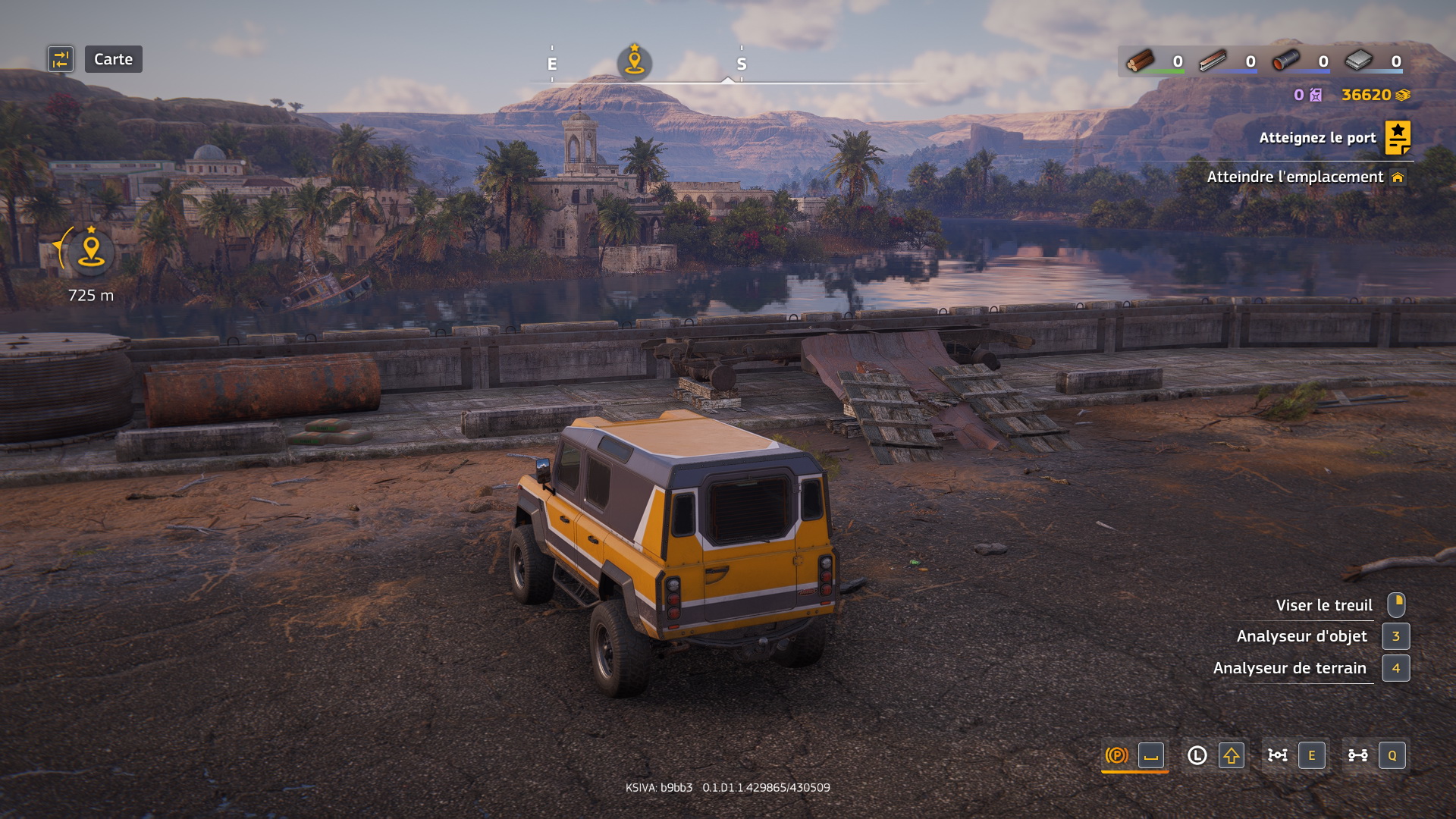1456x819 pixels.
Task: Click the objective marker on the compass
Action: (x=635, y=61)
